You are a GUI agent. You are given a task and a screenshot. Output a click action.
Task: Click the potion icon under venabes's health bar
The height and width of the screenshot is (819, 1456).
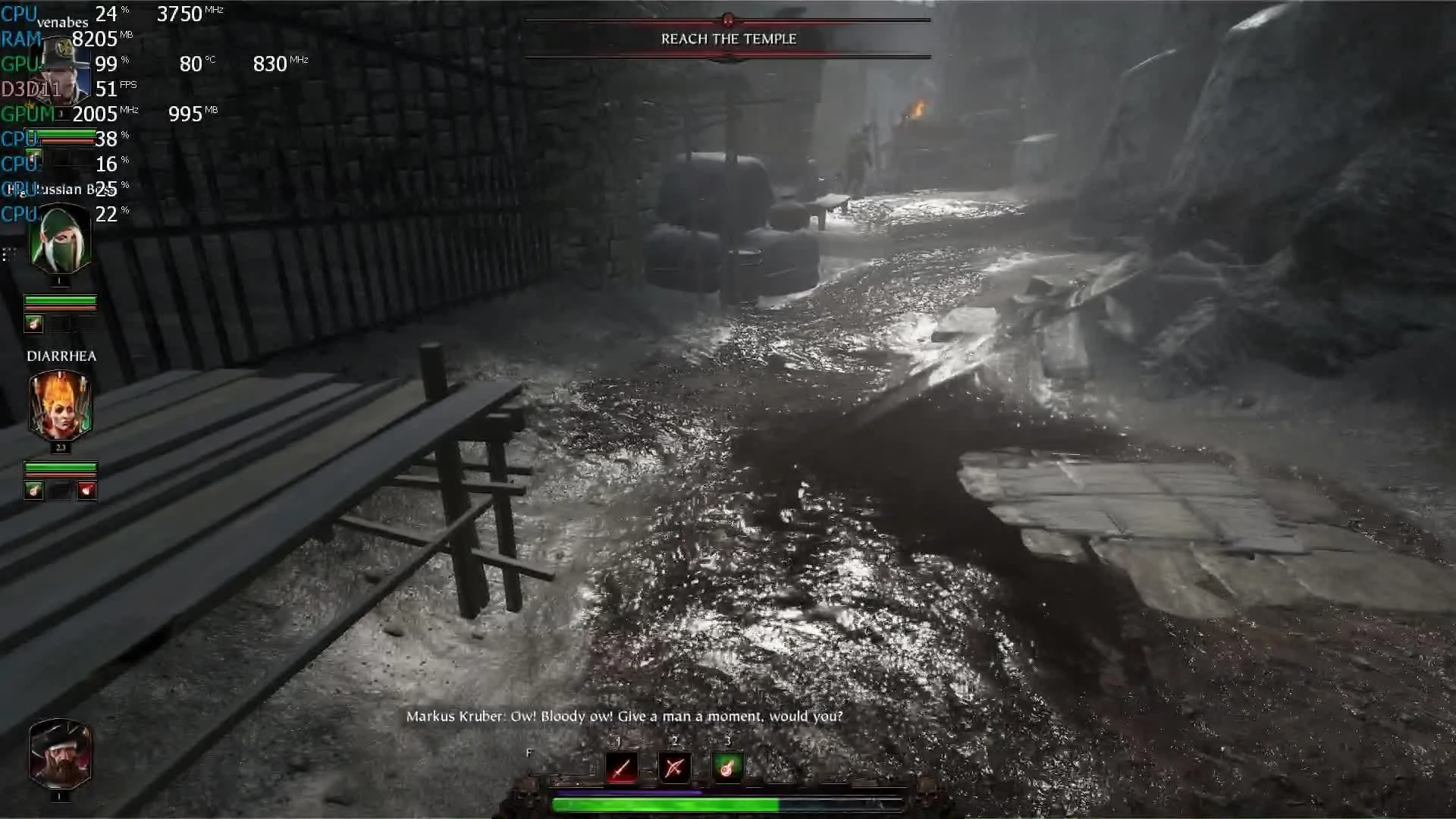click(x=34, y=322)
